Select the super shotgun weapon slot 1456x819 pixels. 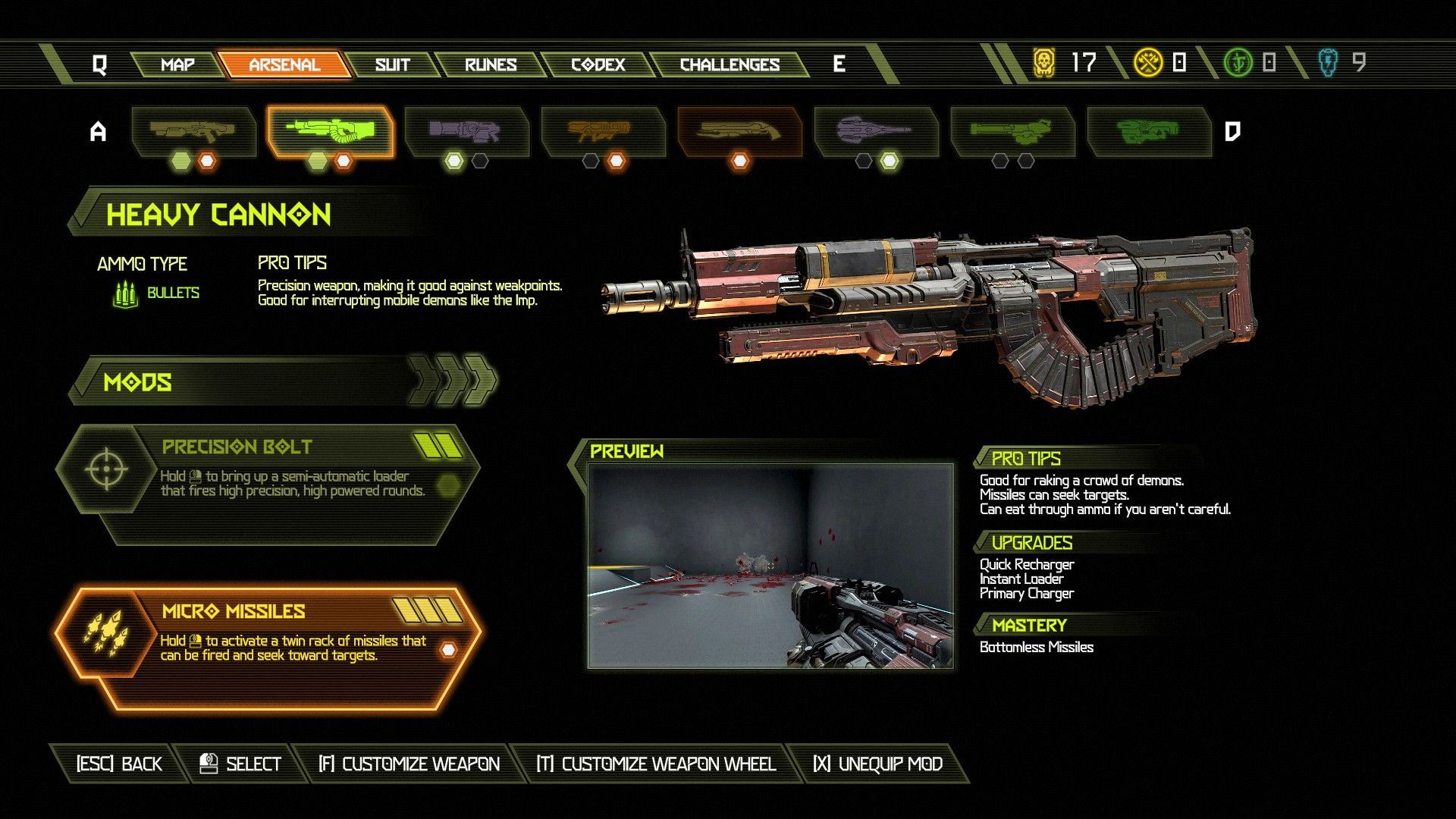tap(739, 131)
